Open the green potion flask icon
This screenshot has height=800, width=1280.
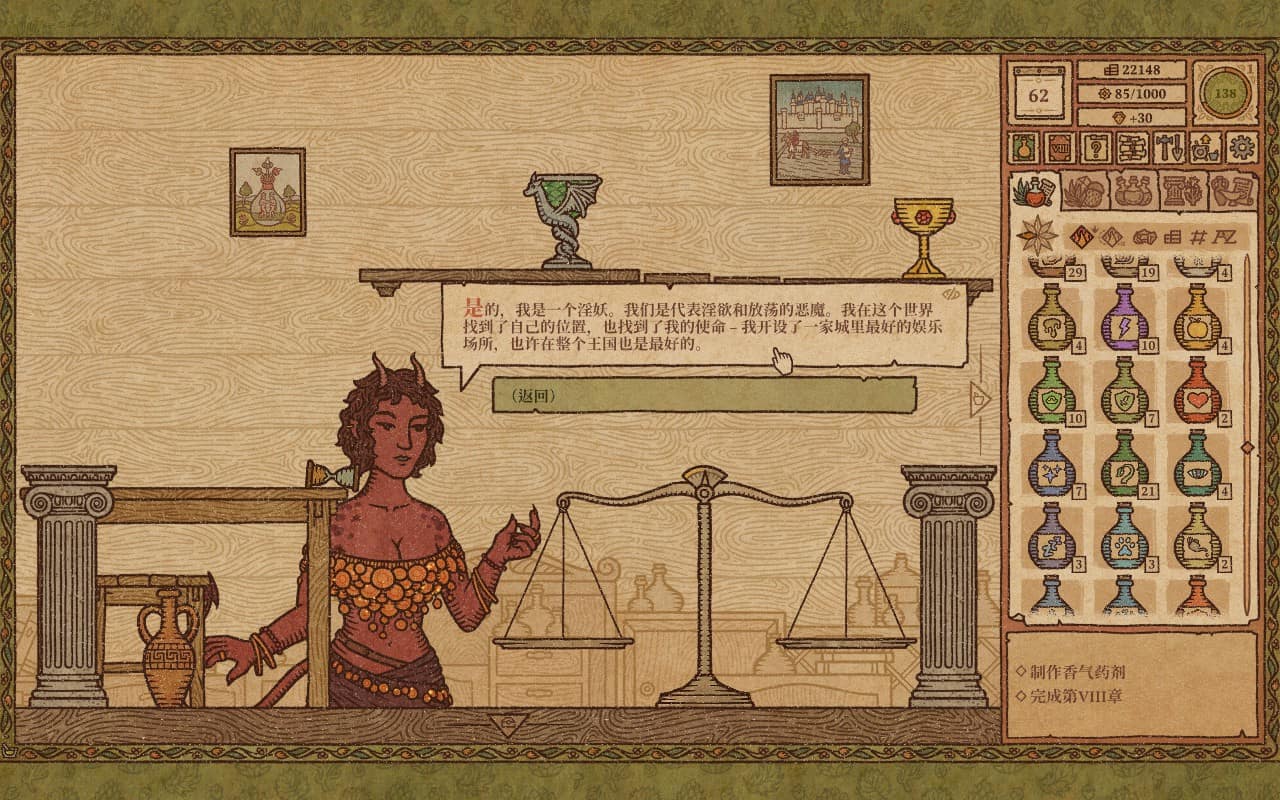pyautogui.click(x=1024, y=148)
